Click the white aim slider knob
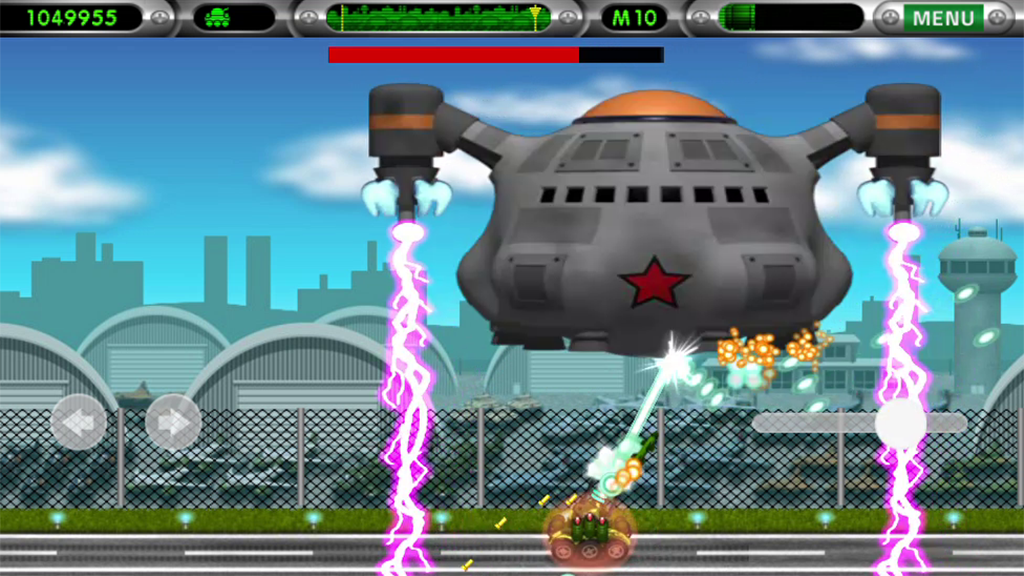1024x576 pixels. pos(900,423)
